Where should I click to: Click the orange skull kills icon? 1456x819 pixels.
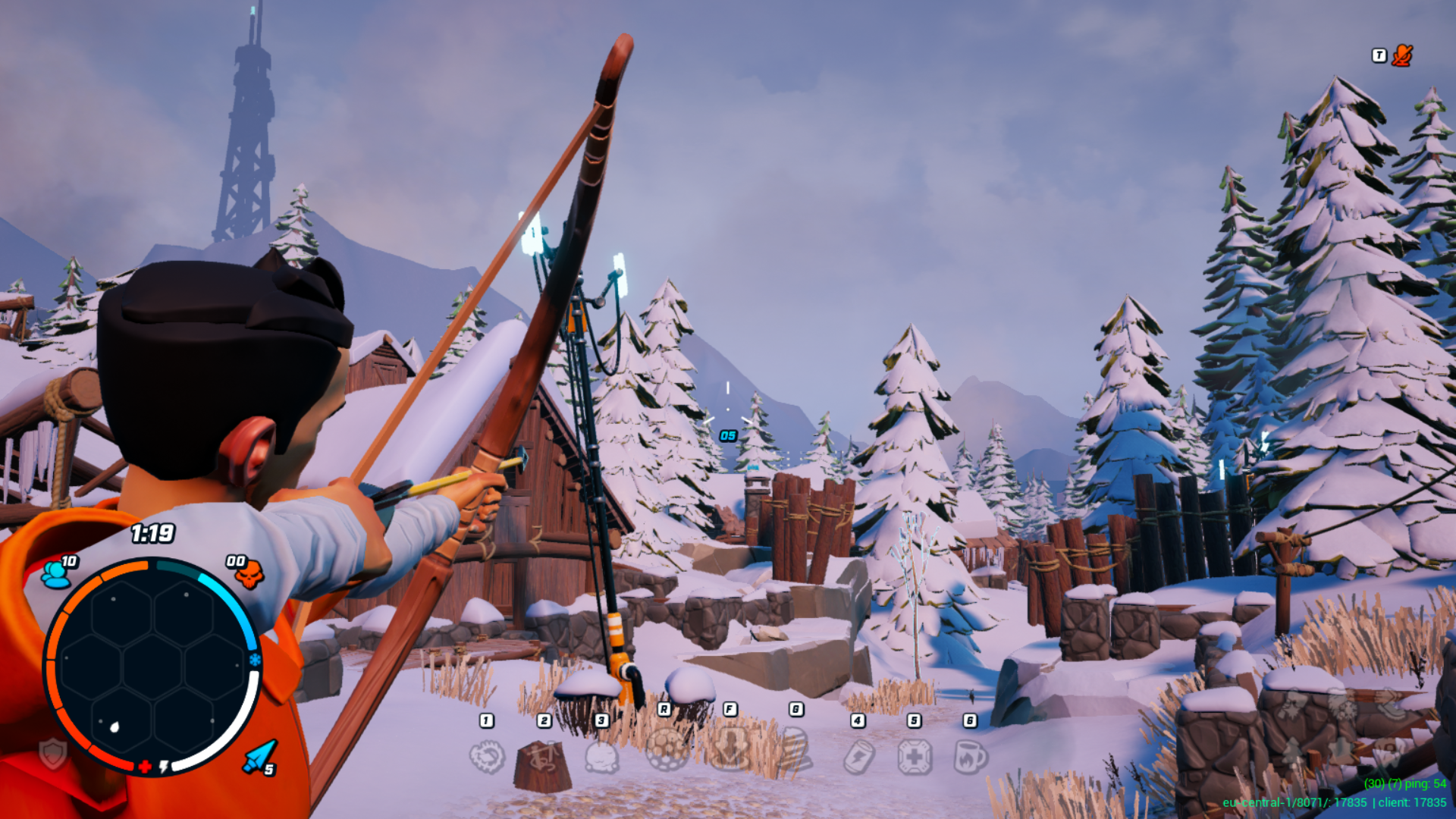(x=249, y=575)
